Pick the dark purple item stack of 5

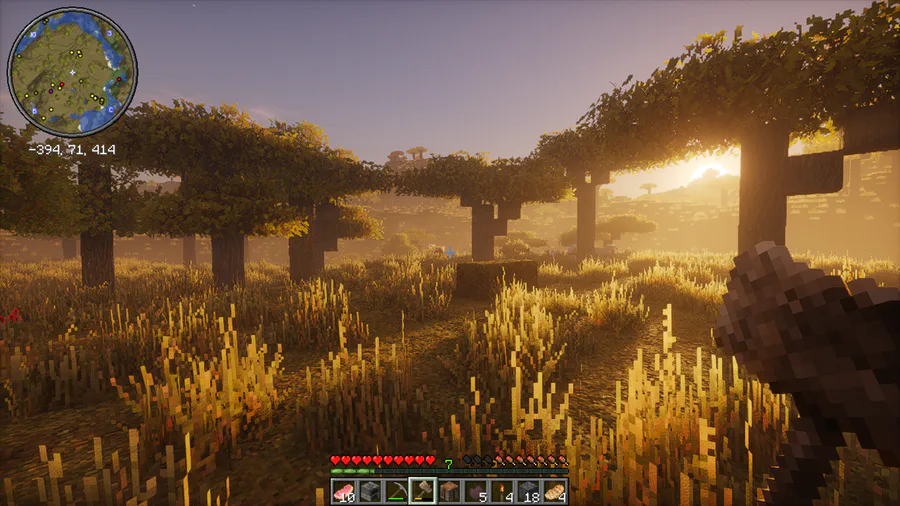pyautogui.click(x=475, y=491)
